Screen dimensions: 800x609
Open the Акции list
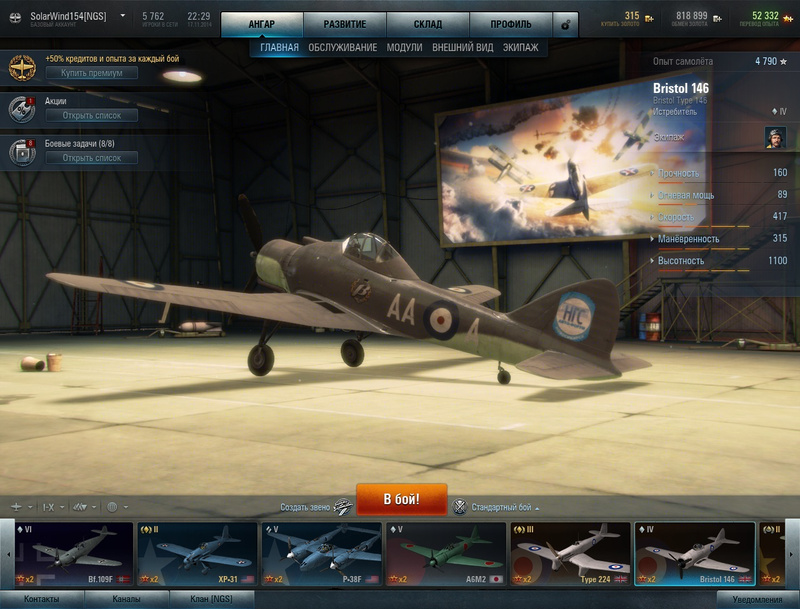click(x=91, y=115)
